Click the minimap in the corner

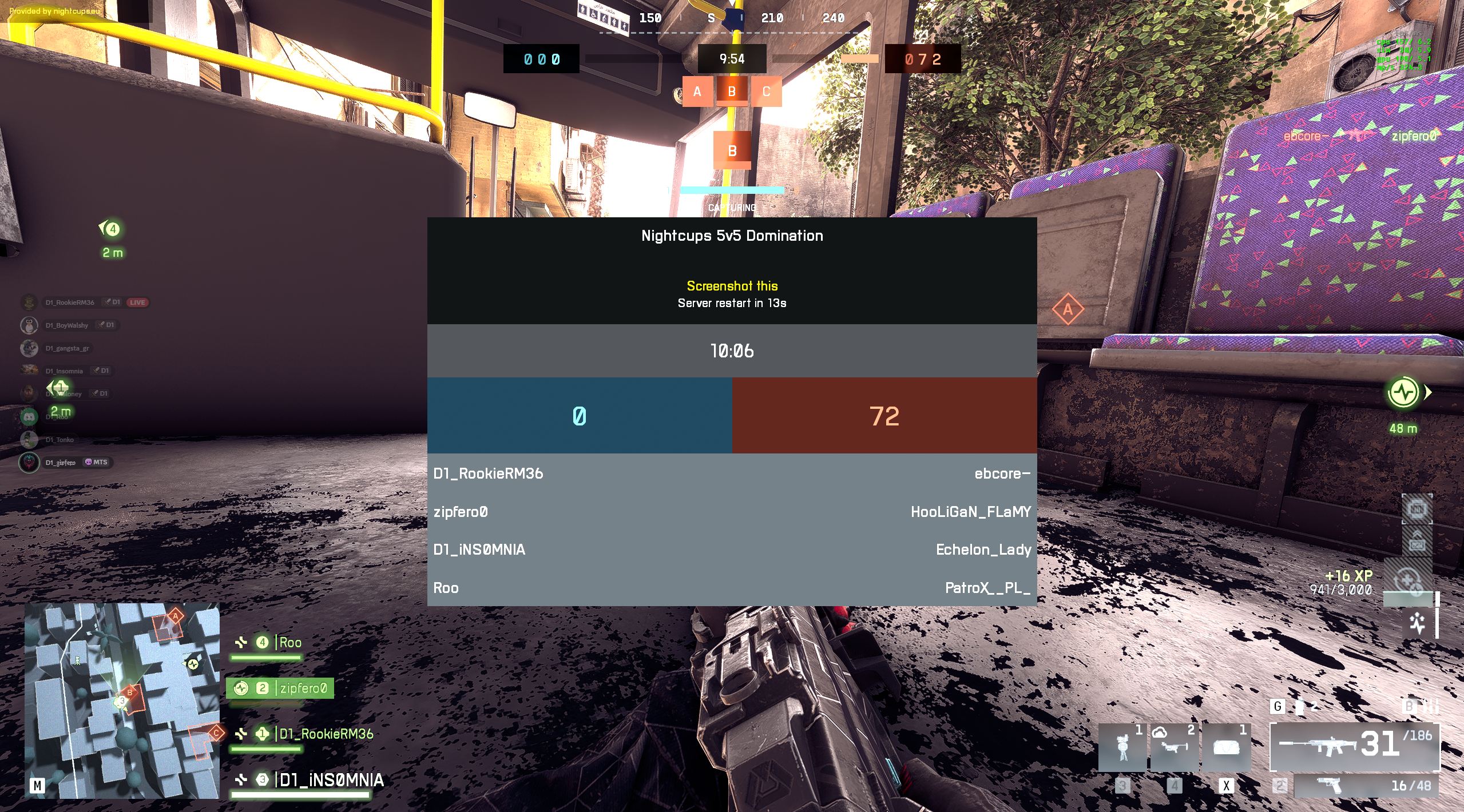(122, 700)
